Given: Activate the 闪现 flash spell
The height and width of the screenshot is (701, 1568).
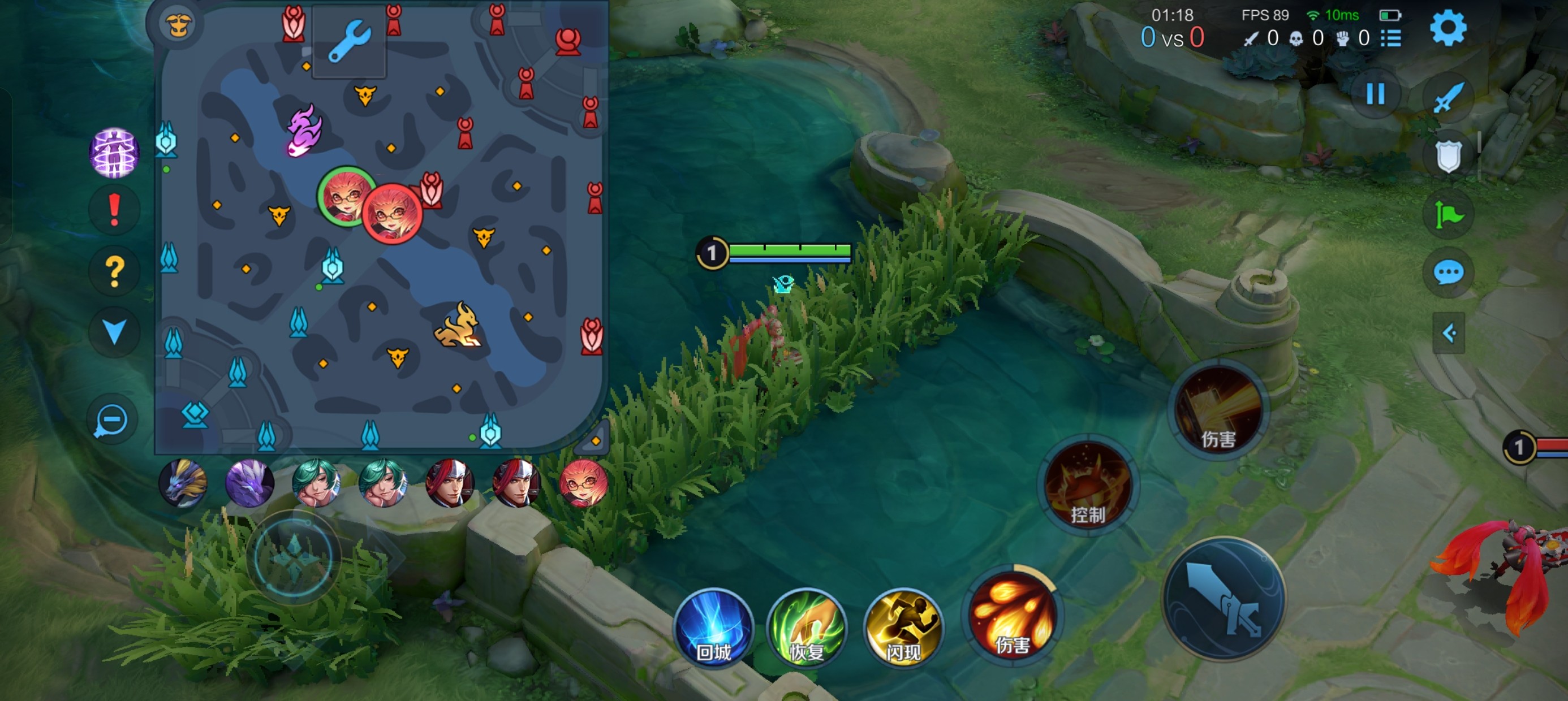Looking at the screenshot, I should coord(903,627).
